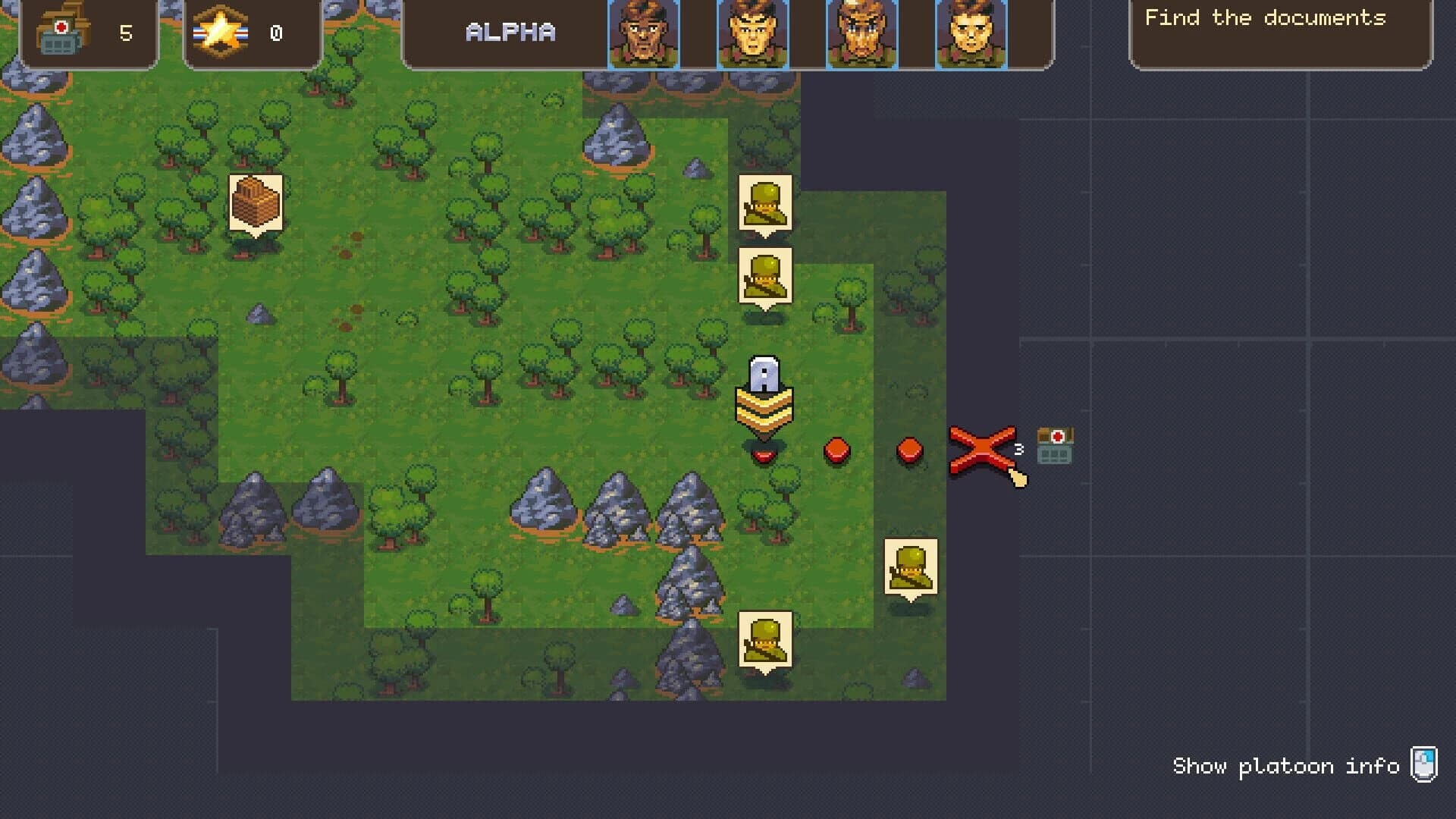Screen dimensions: 1456x819
Task: Click the small house building marker top-left
Action: (254, 201)
